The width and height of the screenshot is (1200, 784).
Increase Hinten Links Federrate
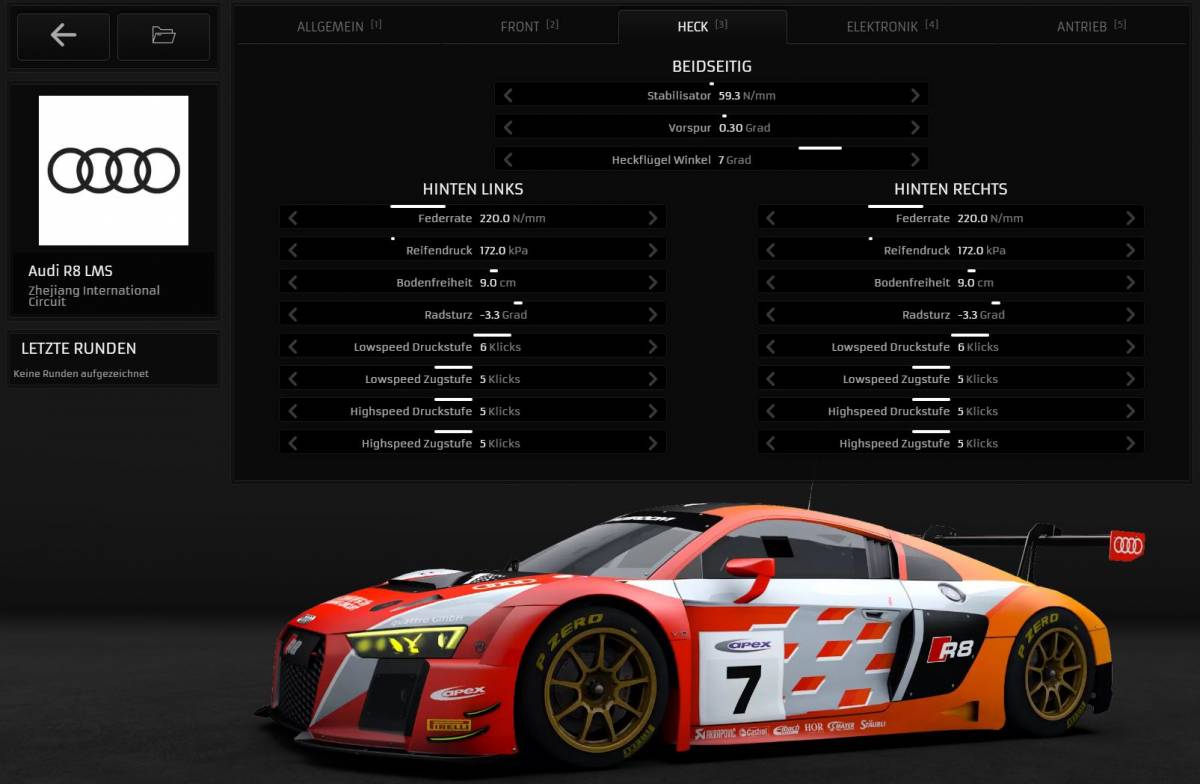(653, 218)
